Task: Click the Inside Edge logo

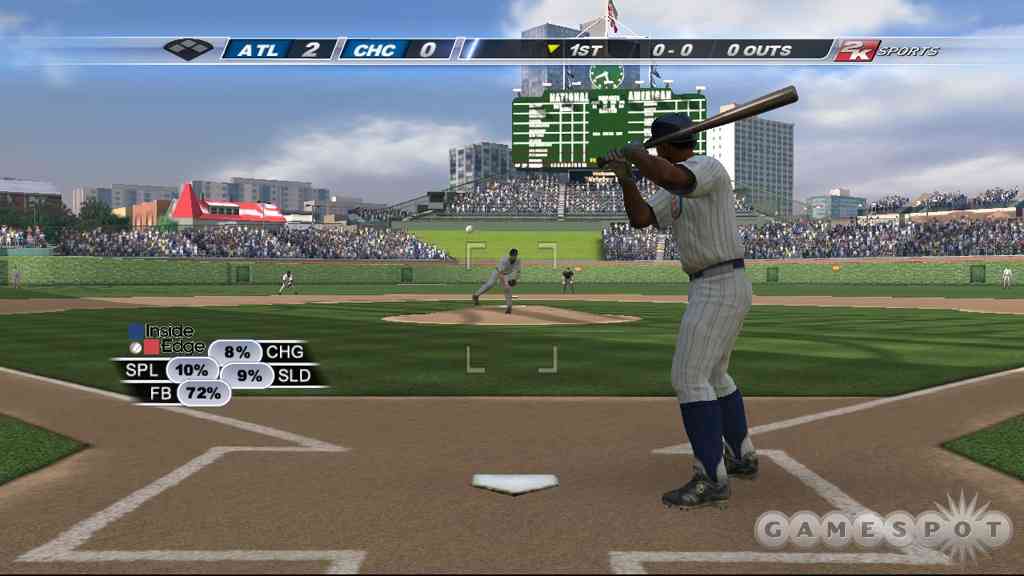Action: [161, 338]
